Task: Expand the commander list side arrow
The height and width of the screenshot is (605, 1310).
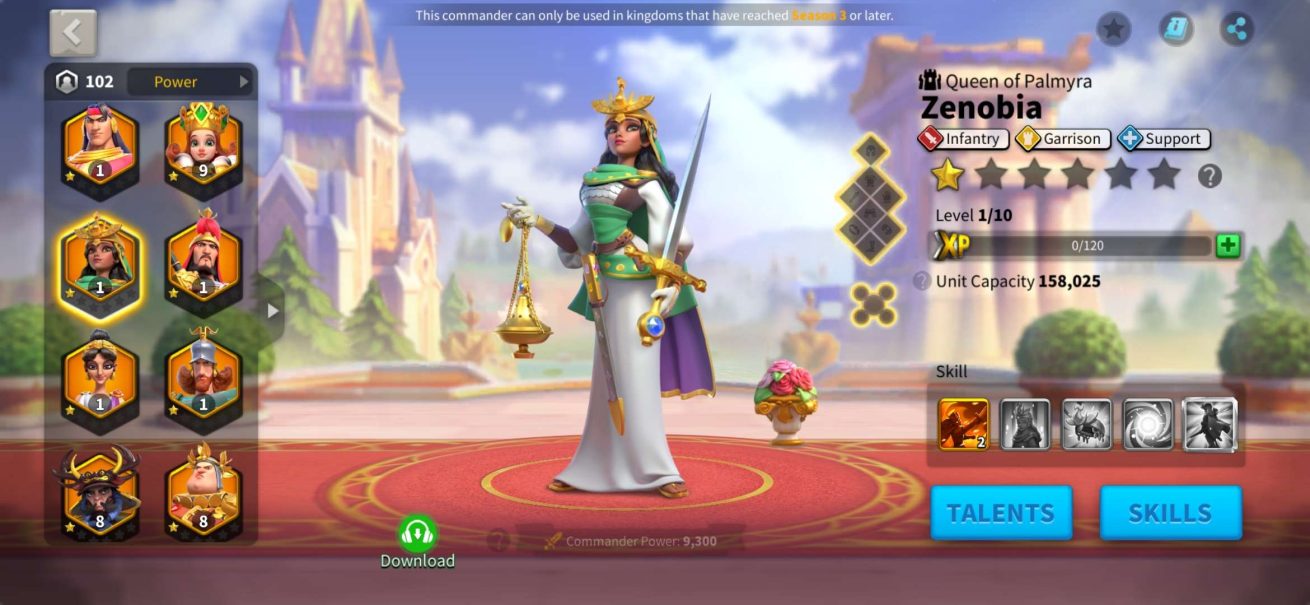Action: (x=273, y=311)
